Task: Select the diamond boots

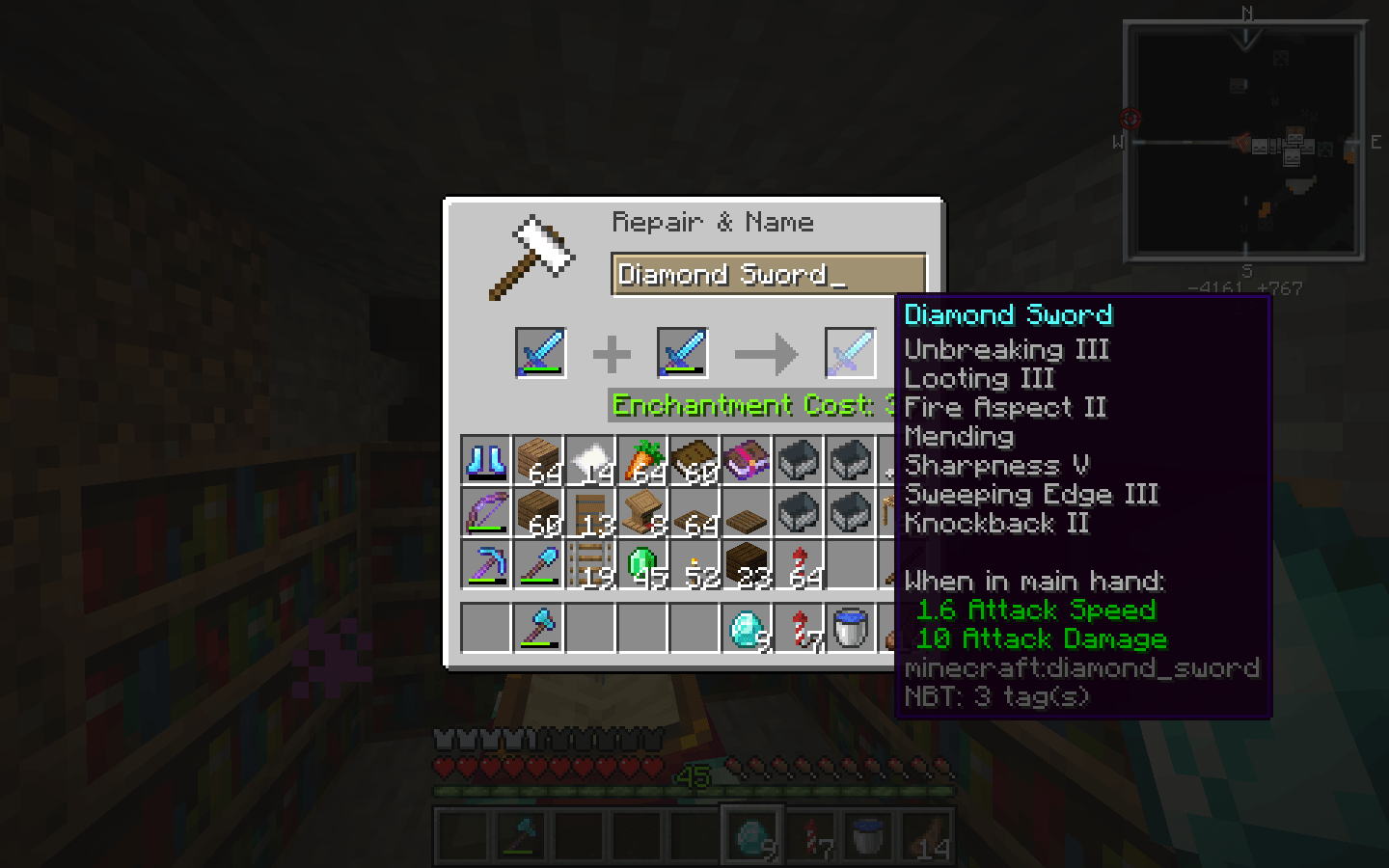Action: (x=485, y=461)
